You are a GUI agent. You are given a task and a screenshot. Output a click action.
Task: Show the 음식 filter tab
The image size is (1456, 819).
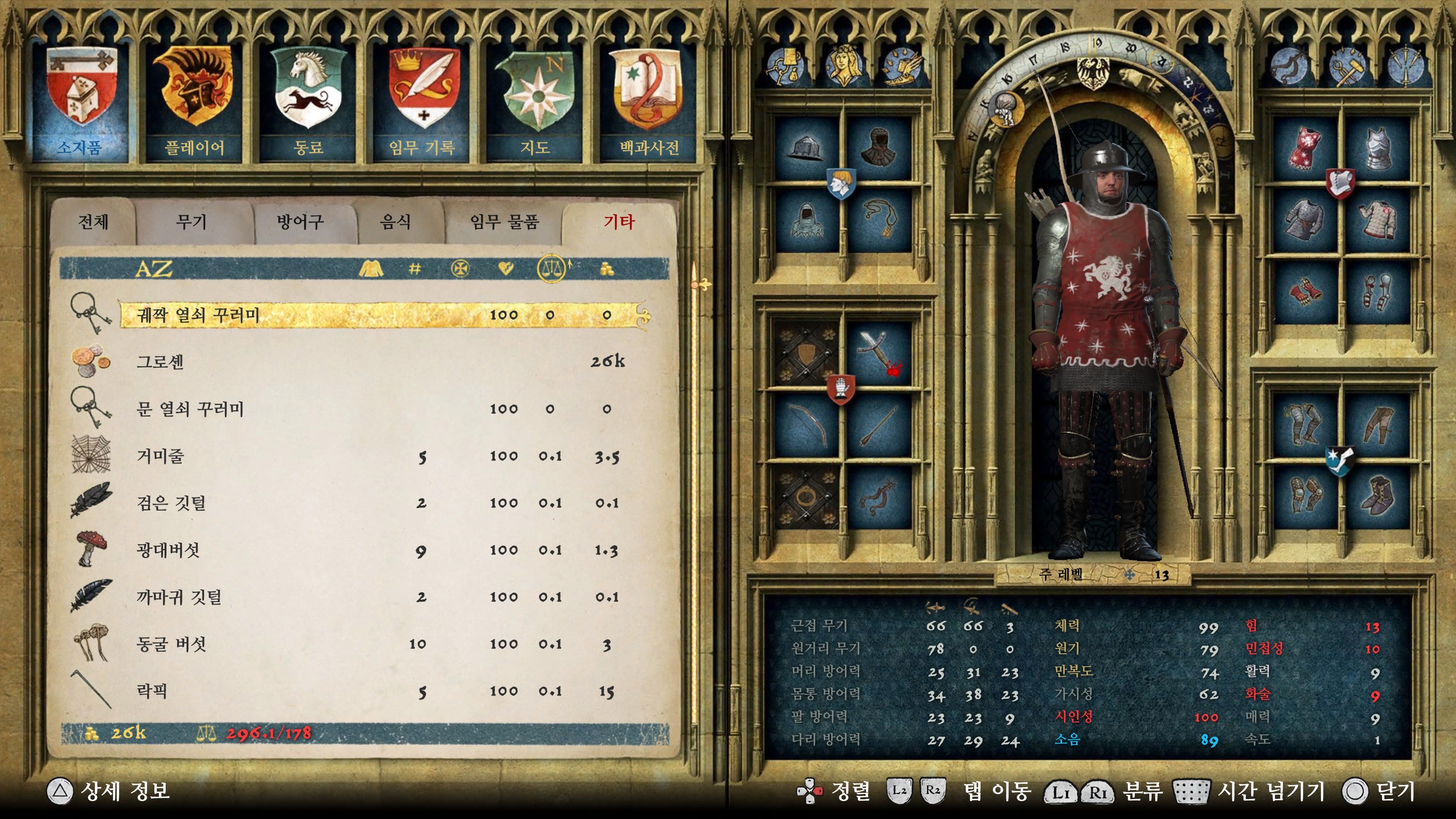tap(395, 221)
